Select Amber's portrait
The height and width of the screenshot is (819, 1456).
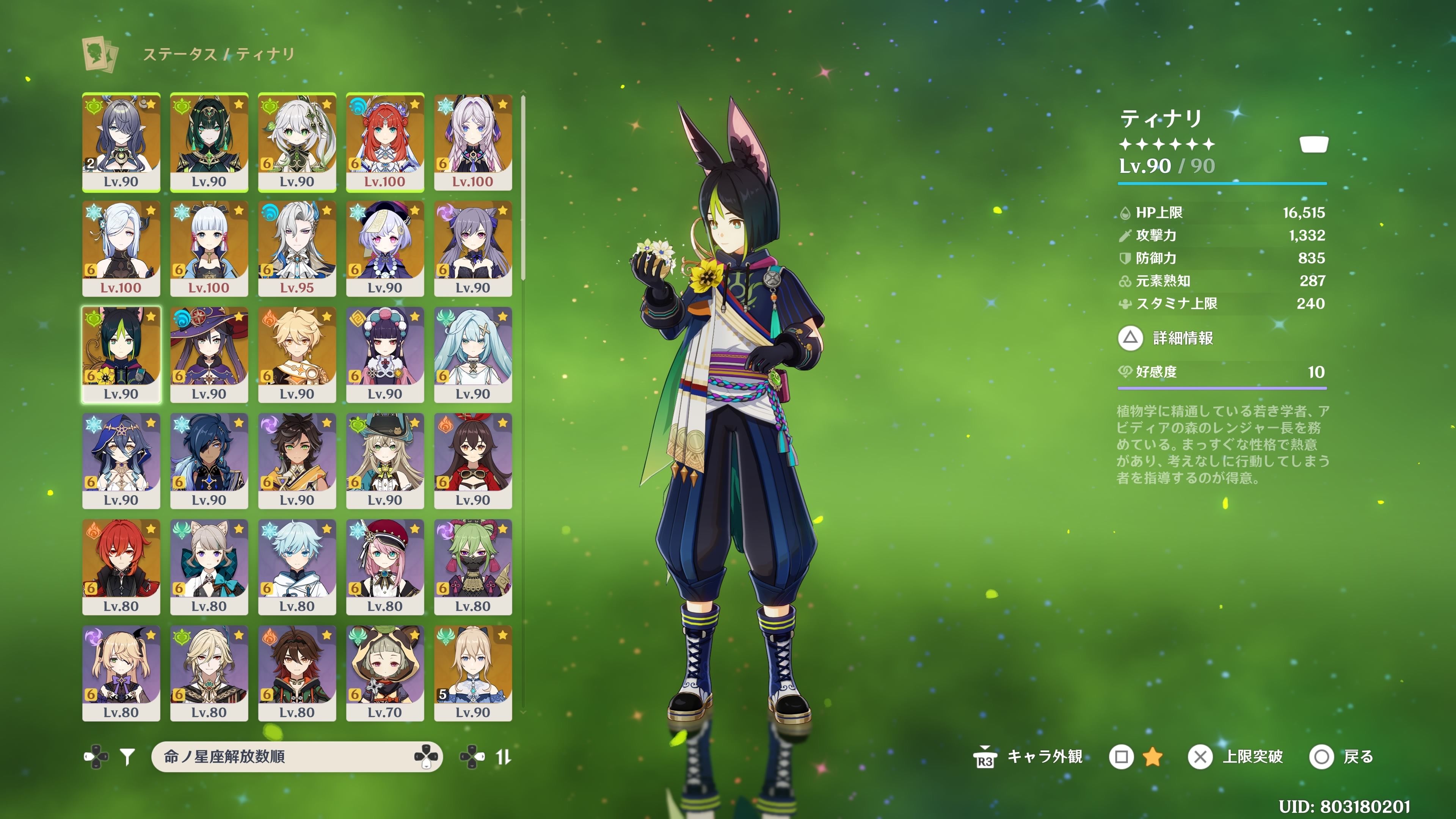click(473, 460)
